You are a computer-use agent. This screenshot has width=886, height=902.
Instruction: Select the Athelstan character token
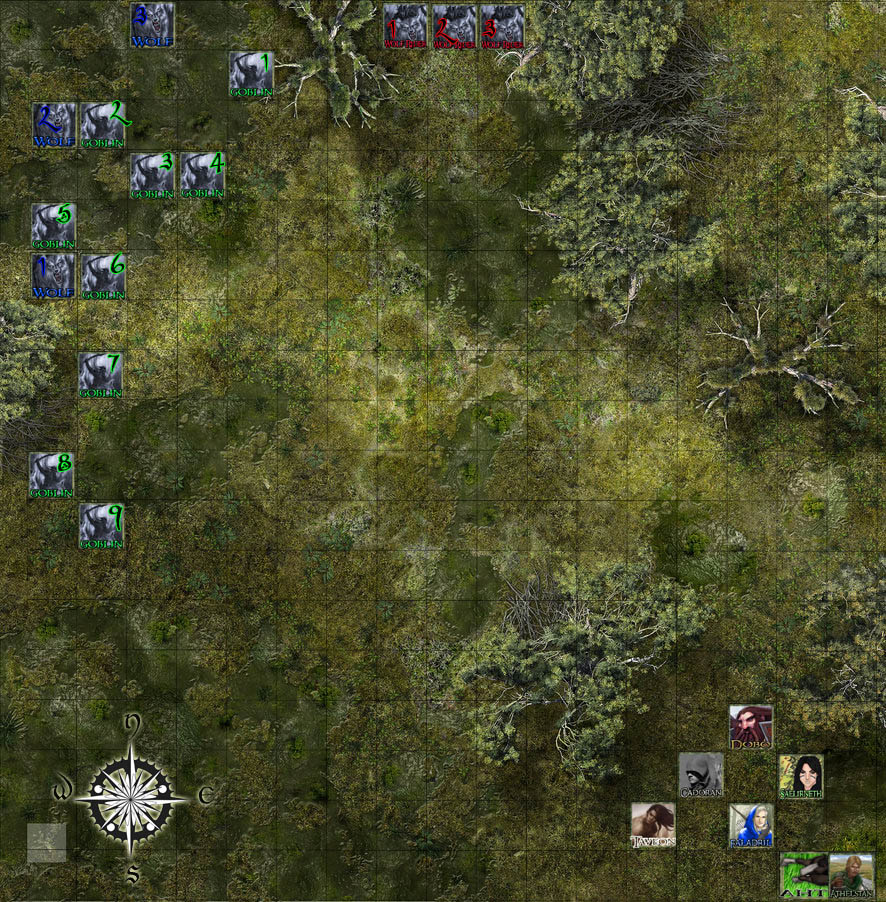pyautogui.click(x=851, y=874)
